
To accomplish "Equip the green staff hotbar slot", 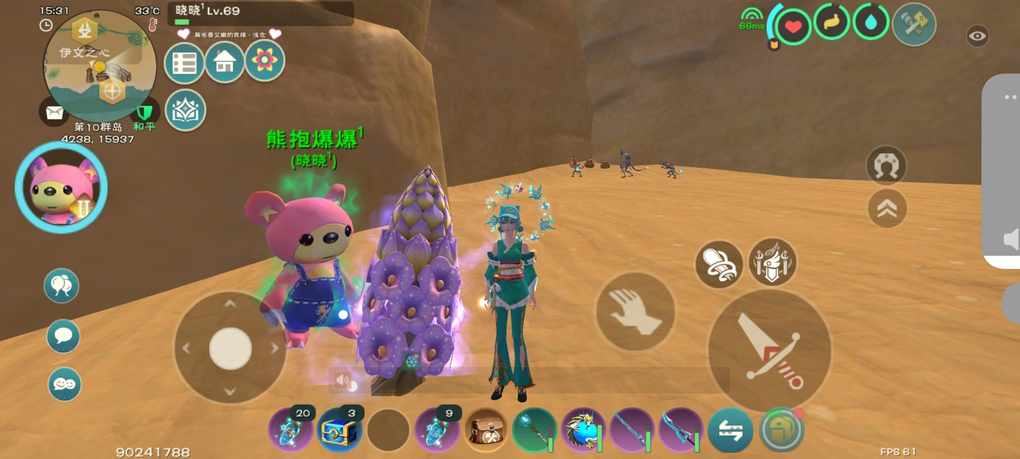I will (534, 430).
